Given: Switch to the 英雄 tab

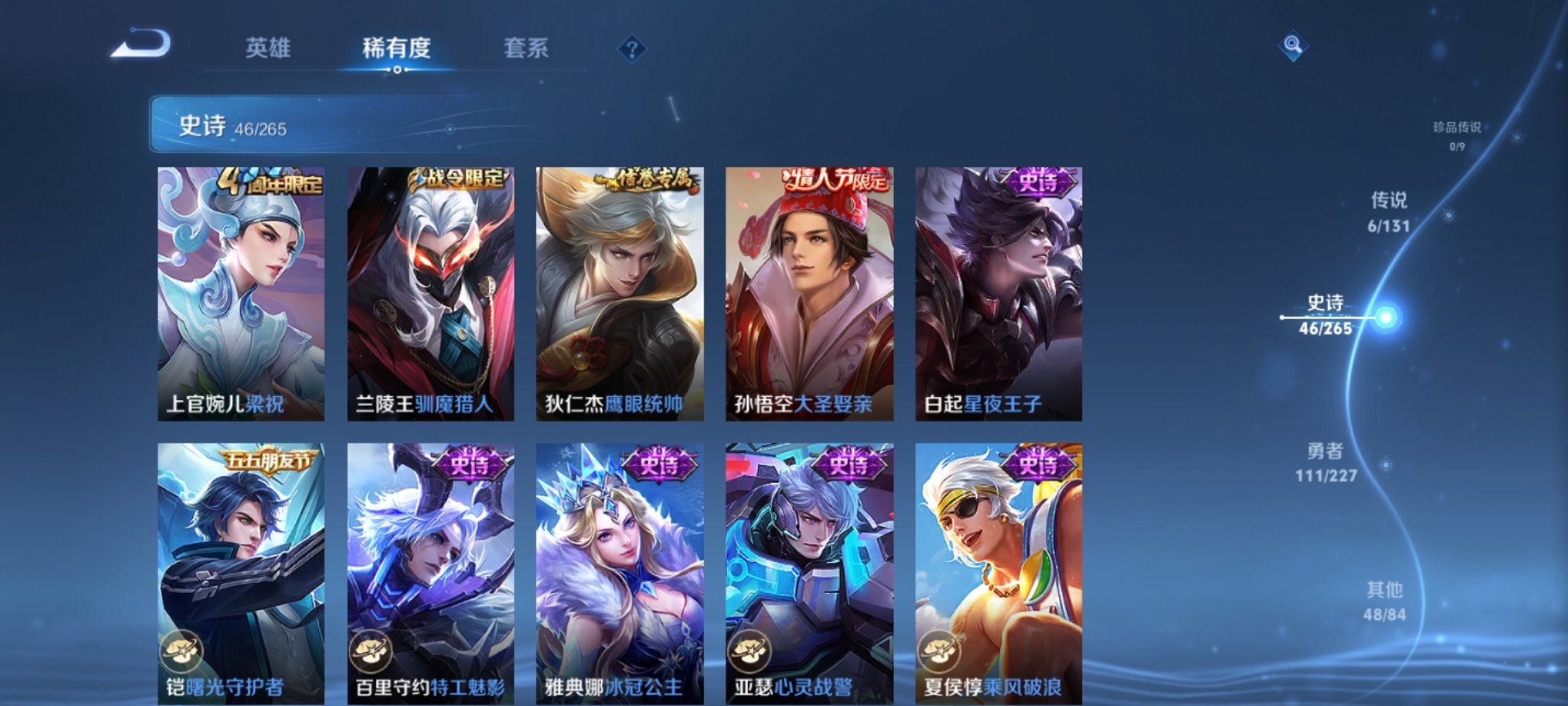Looking at the screenshot, I should (270, 48).
